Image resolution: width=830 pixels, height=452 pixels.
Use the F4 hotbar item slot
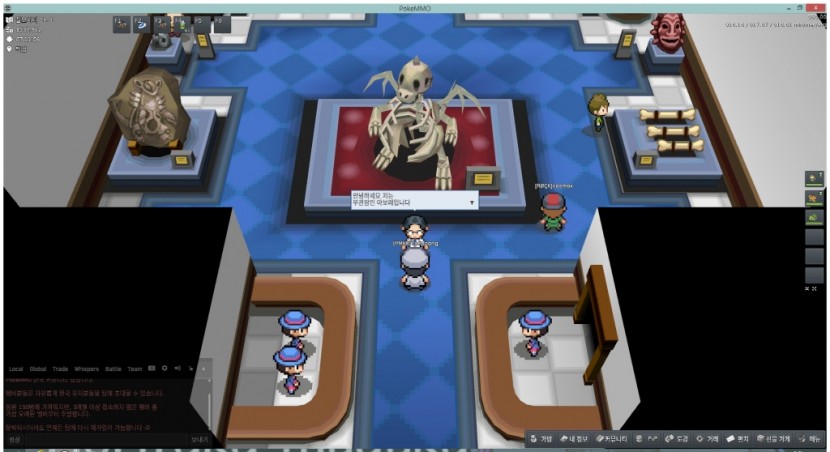coord(181,22)
